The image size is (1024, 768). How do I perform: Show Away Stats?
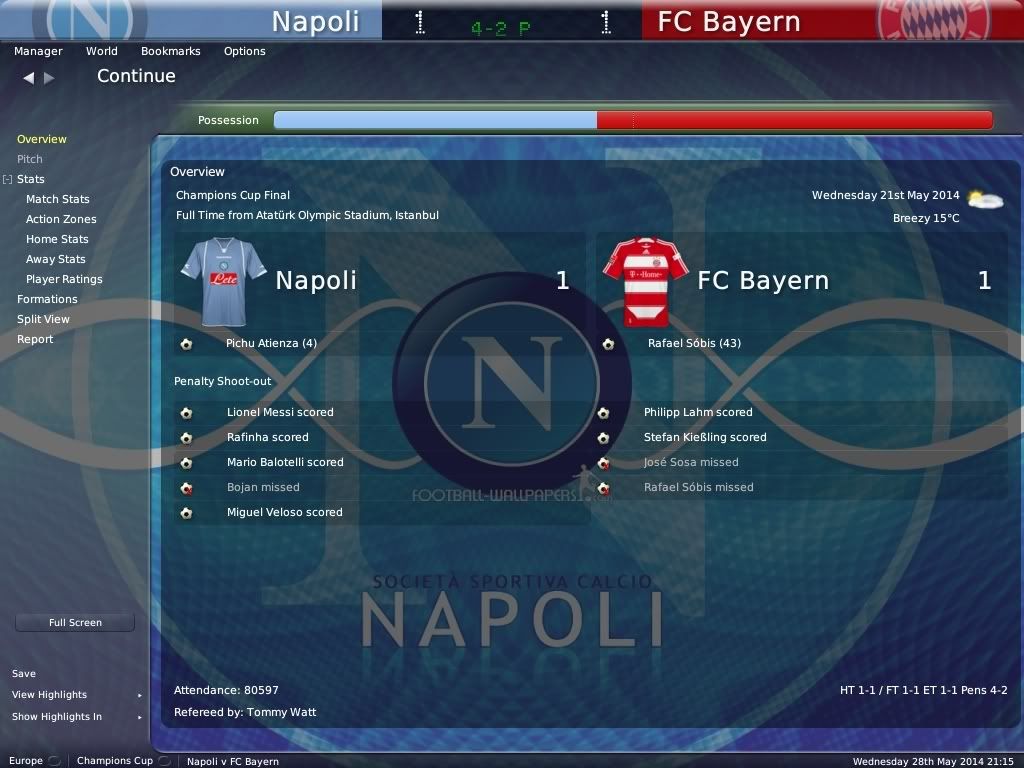[56, 259]
